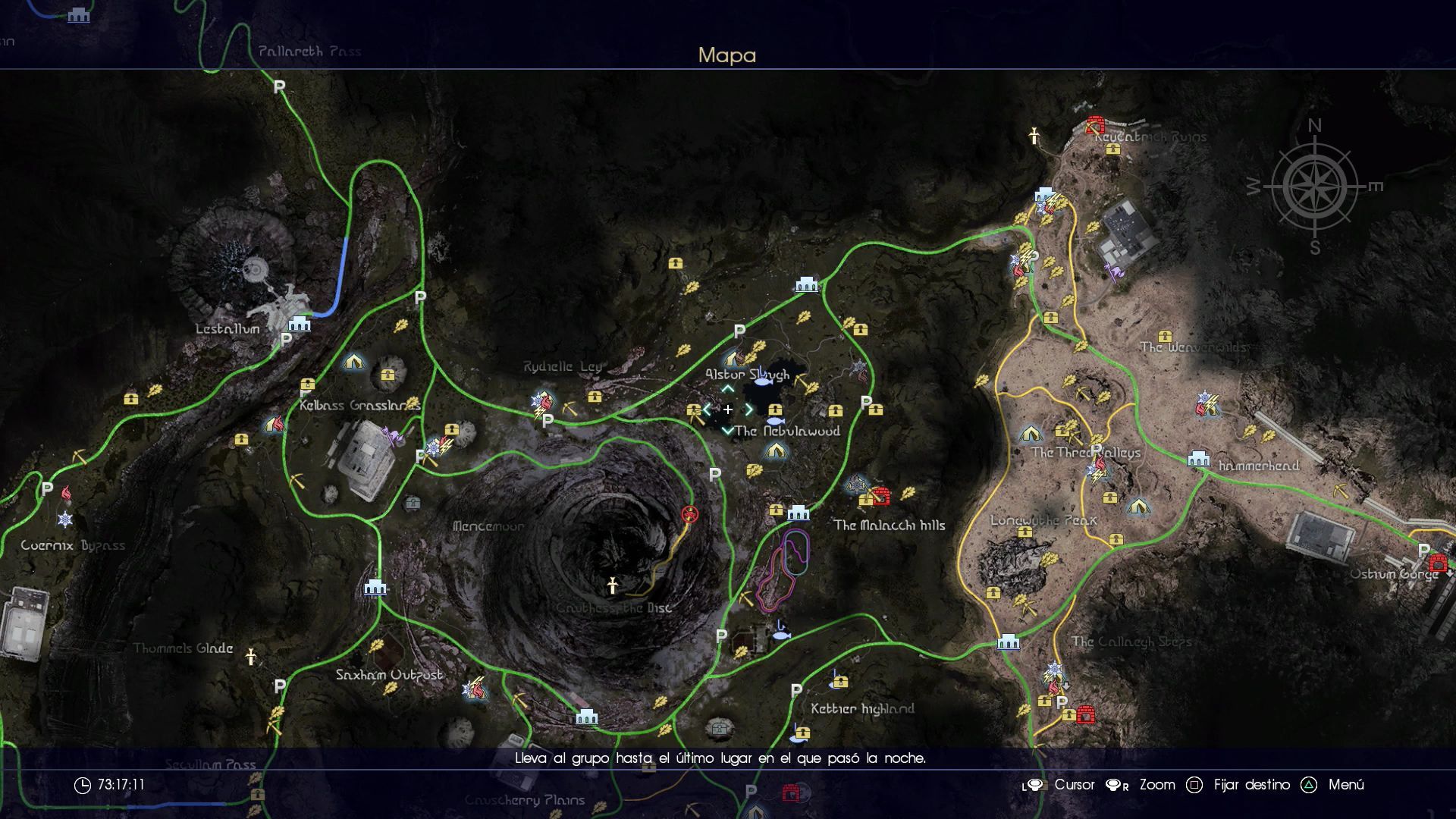Select the compass rose on the map

[x=1314, y=186]
